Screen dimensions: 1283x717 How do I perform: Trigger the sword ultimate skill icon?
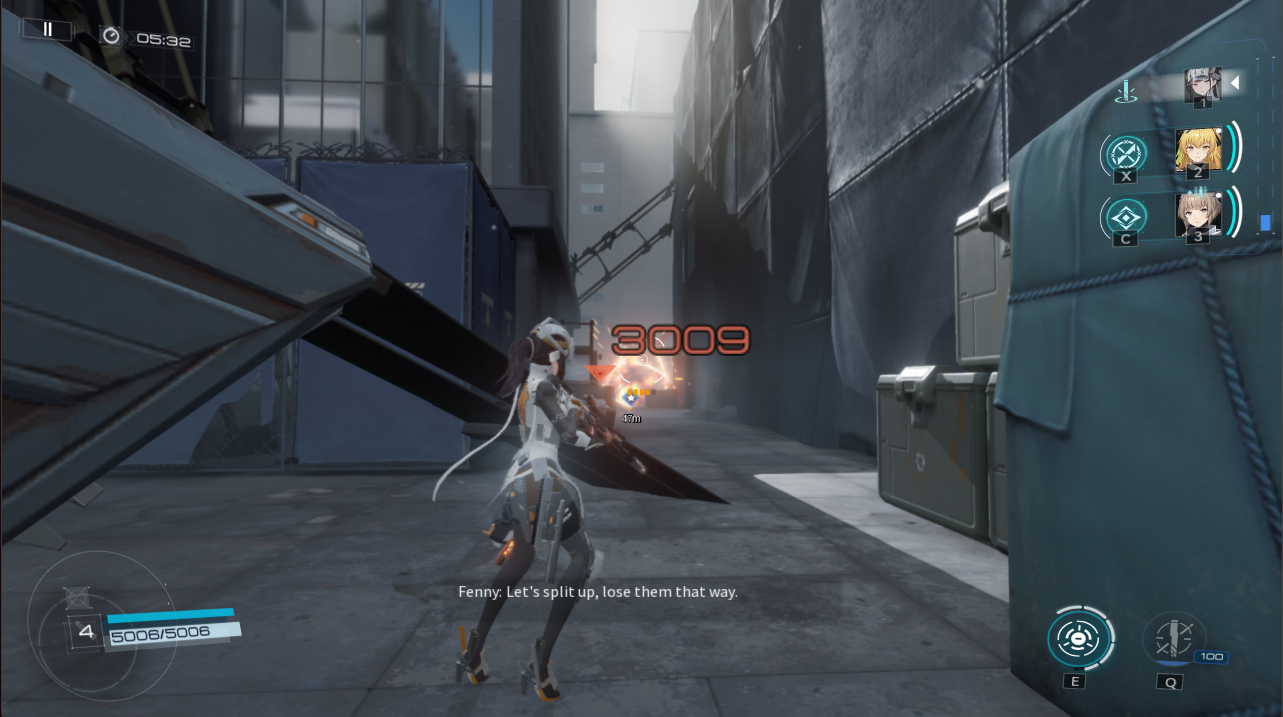1172,638
